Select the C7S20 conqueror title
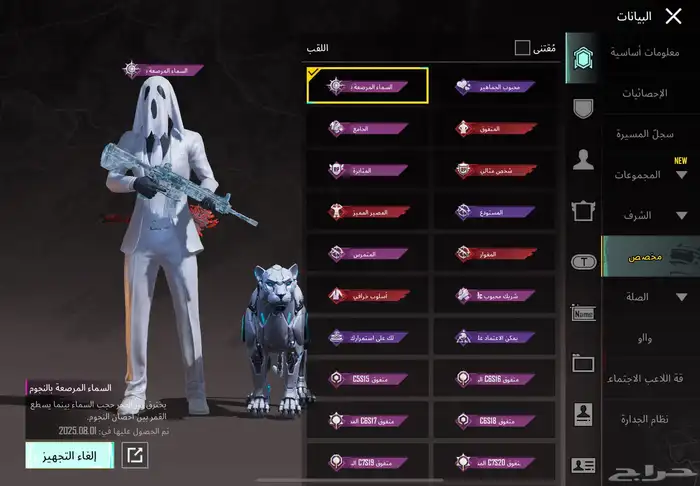This screenshot has width=700, height=486. pos(494,462)
